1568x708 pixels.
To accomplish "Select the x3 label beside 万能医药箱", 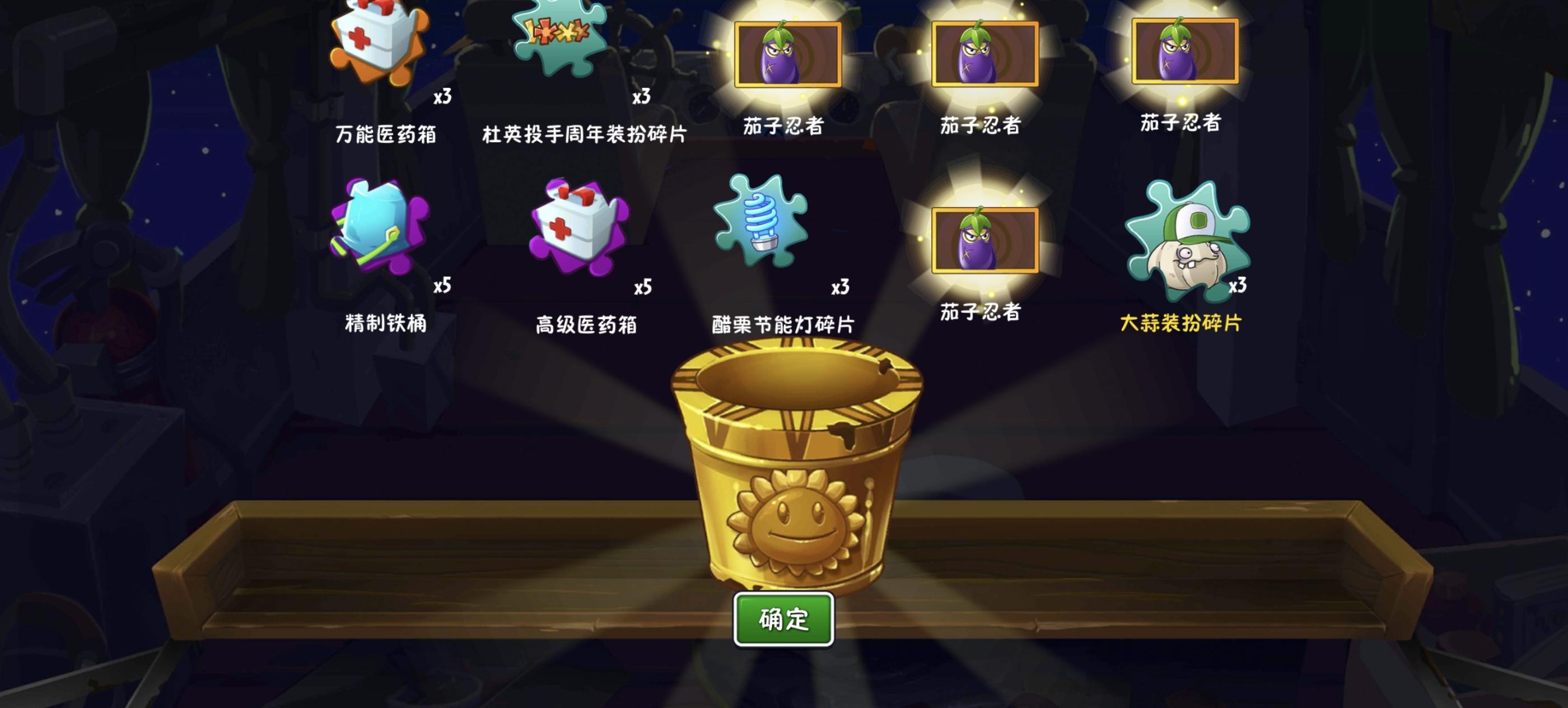I will pyautogui.click(x=442, y=97).
